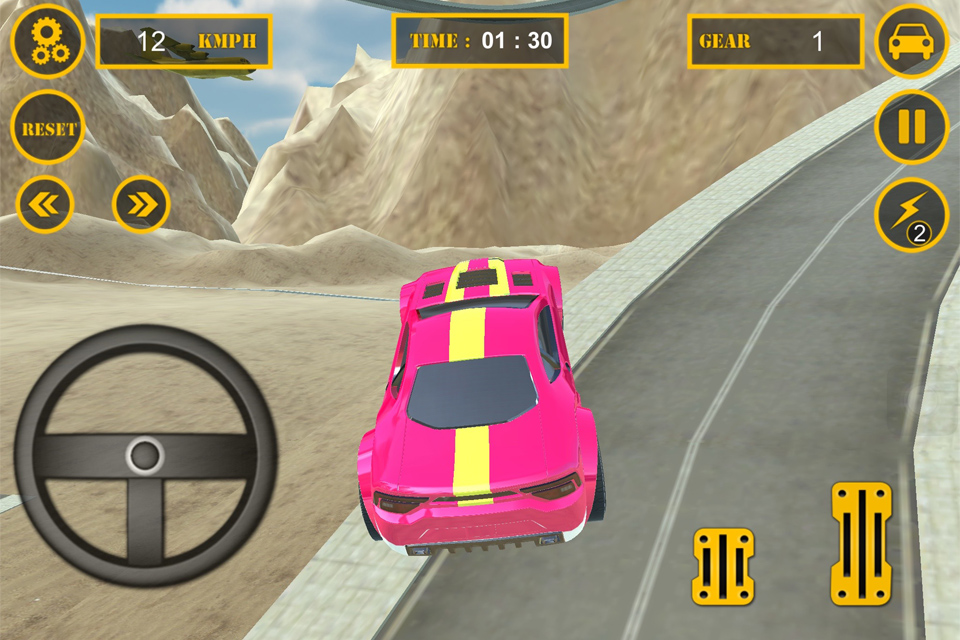Click the steering wheel control
The height and width of the screenshot is (640, 960).
145,455
